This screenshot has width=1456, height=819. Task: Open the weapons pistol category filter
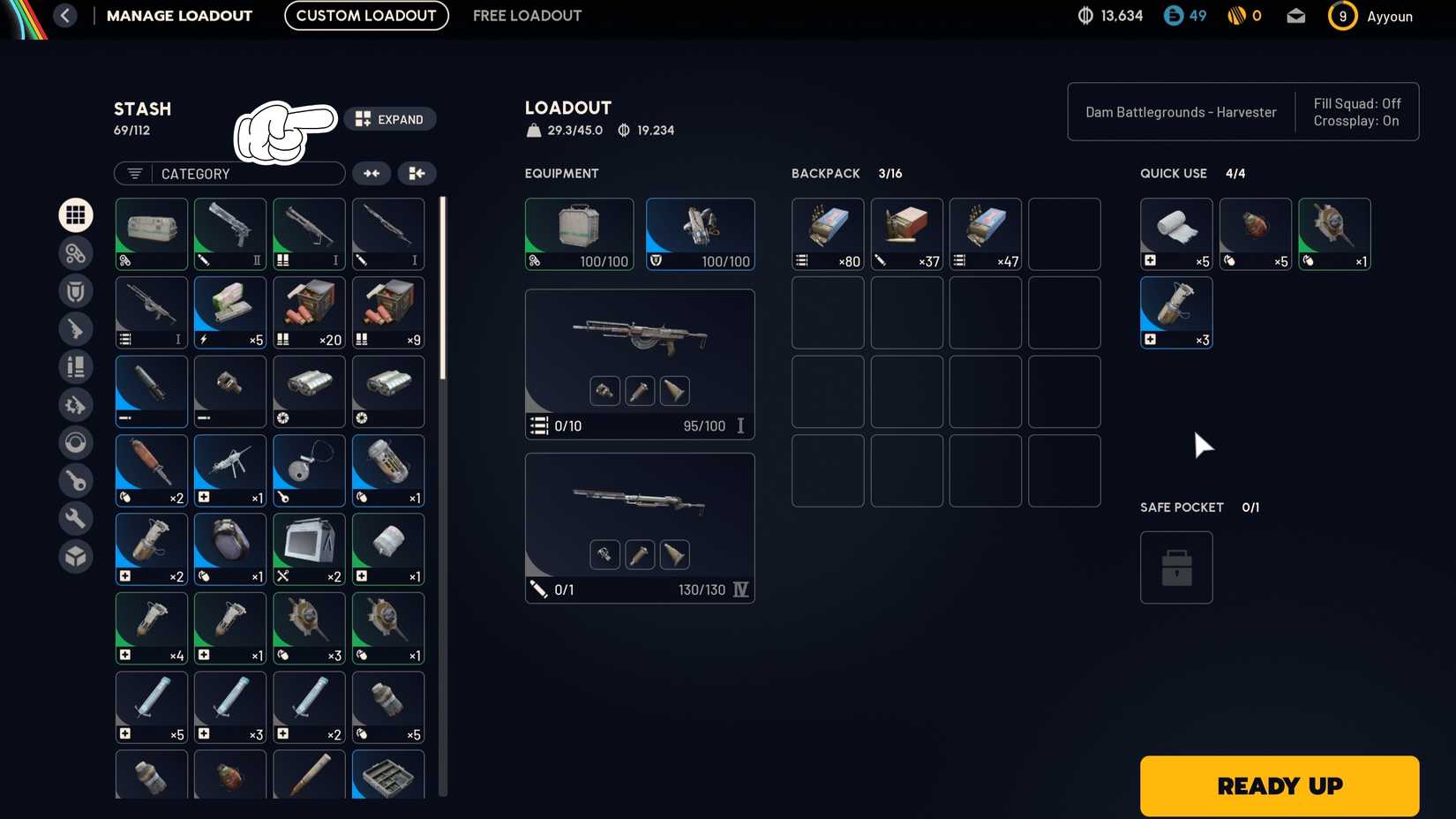coord(76,328)
